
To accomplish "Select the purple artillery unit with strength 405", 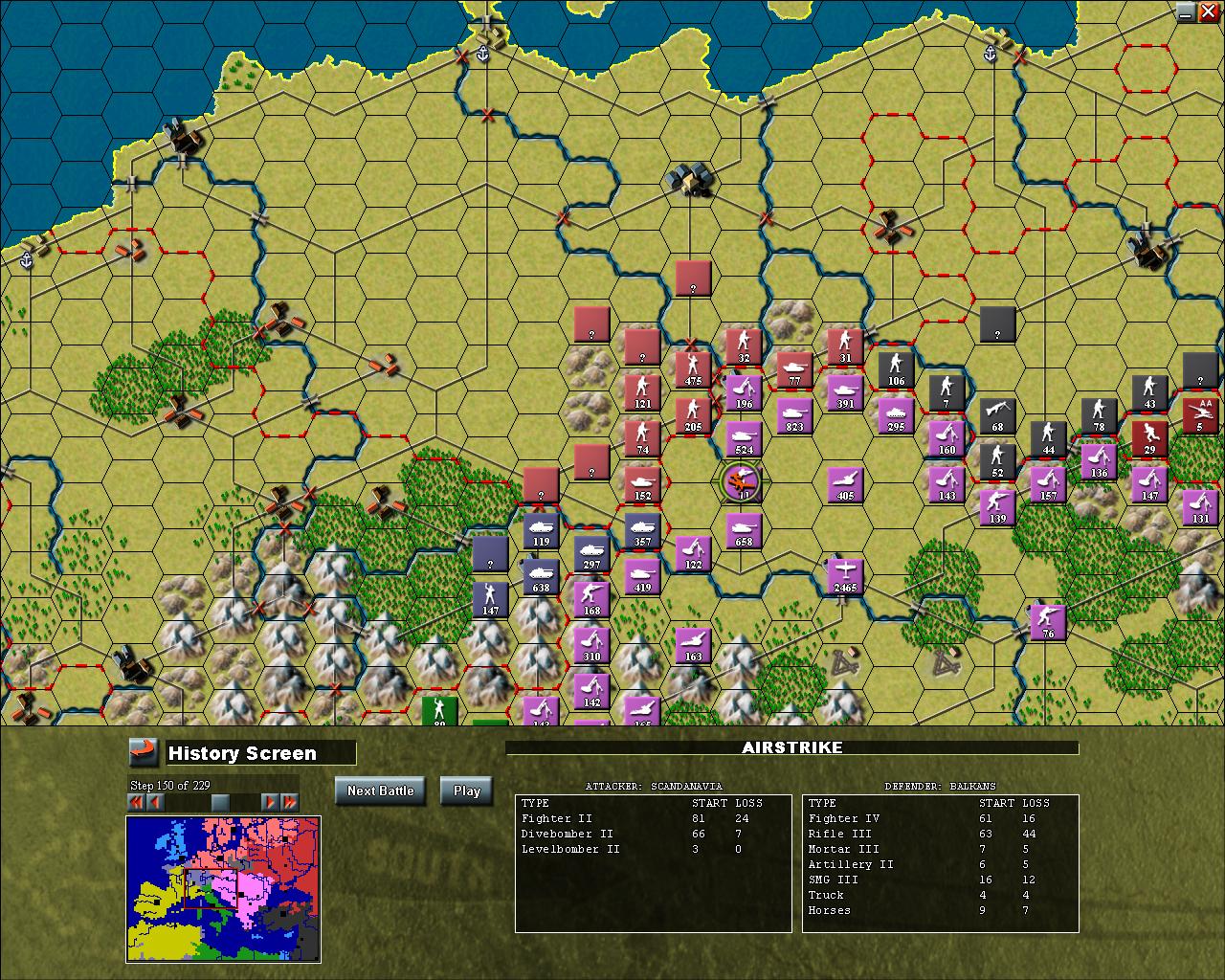I will pyautogui.click(x=843, y=483).
